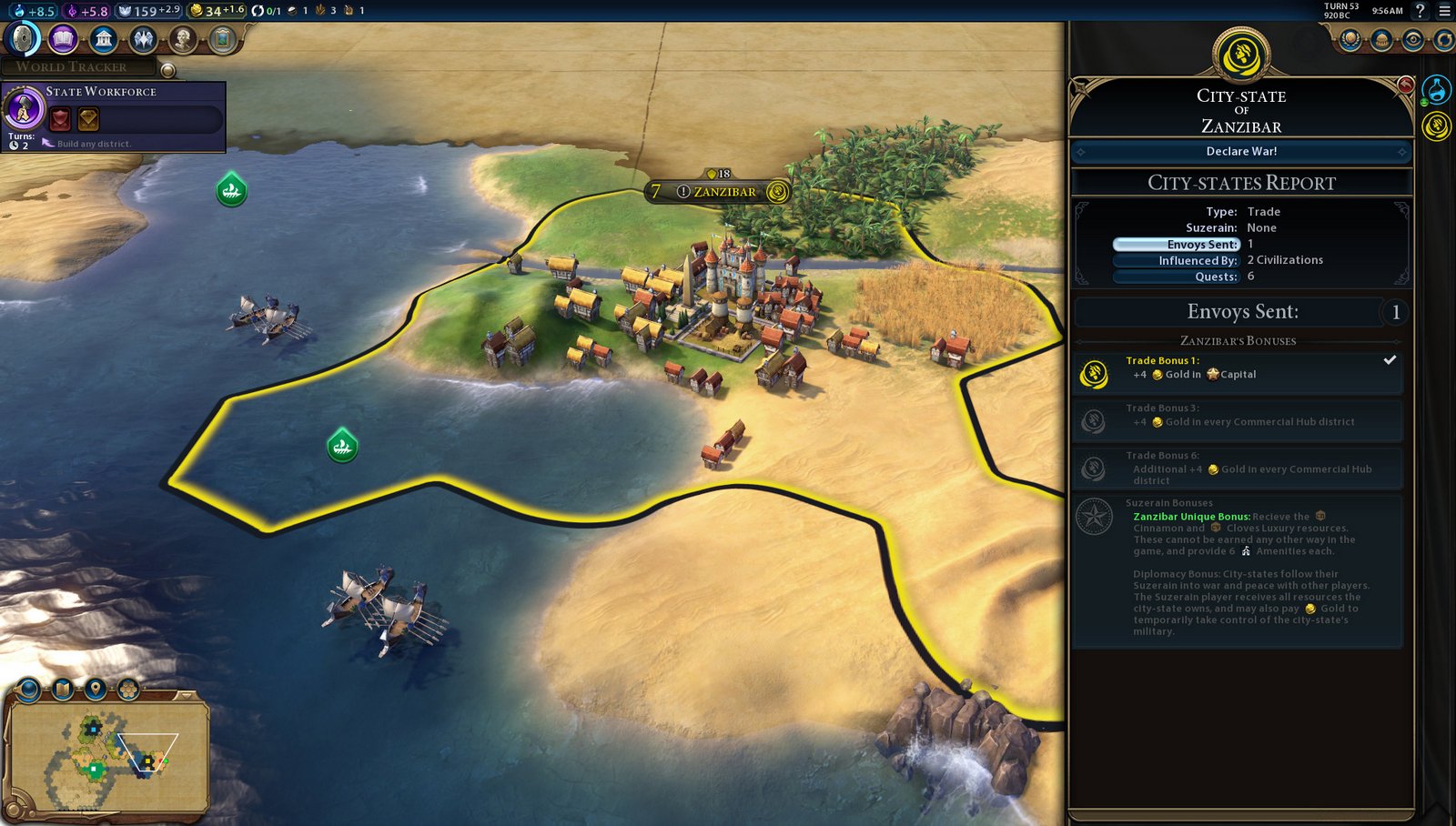Screen dimensions: 1456x826
Task: Place a map pin from the minimap toolbar
Action: [96, 689]
